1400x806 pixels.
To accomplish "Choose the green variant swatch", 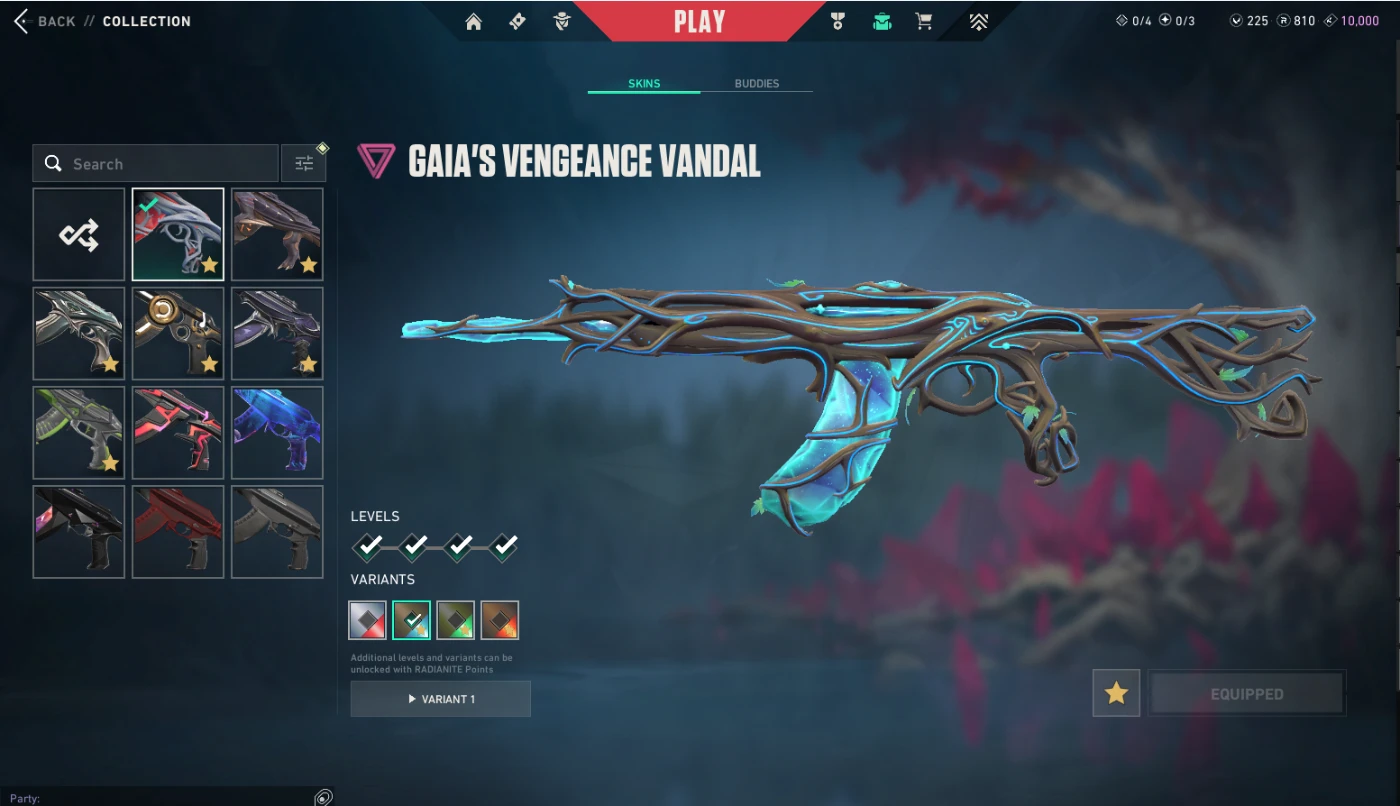I will (455, 620).
